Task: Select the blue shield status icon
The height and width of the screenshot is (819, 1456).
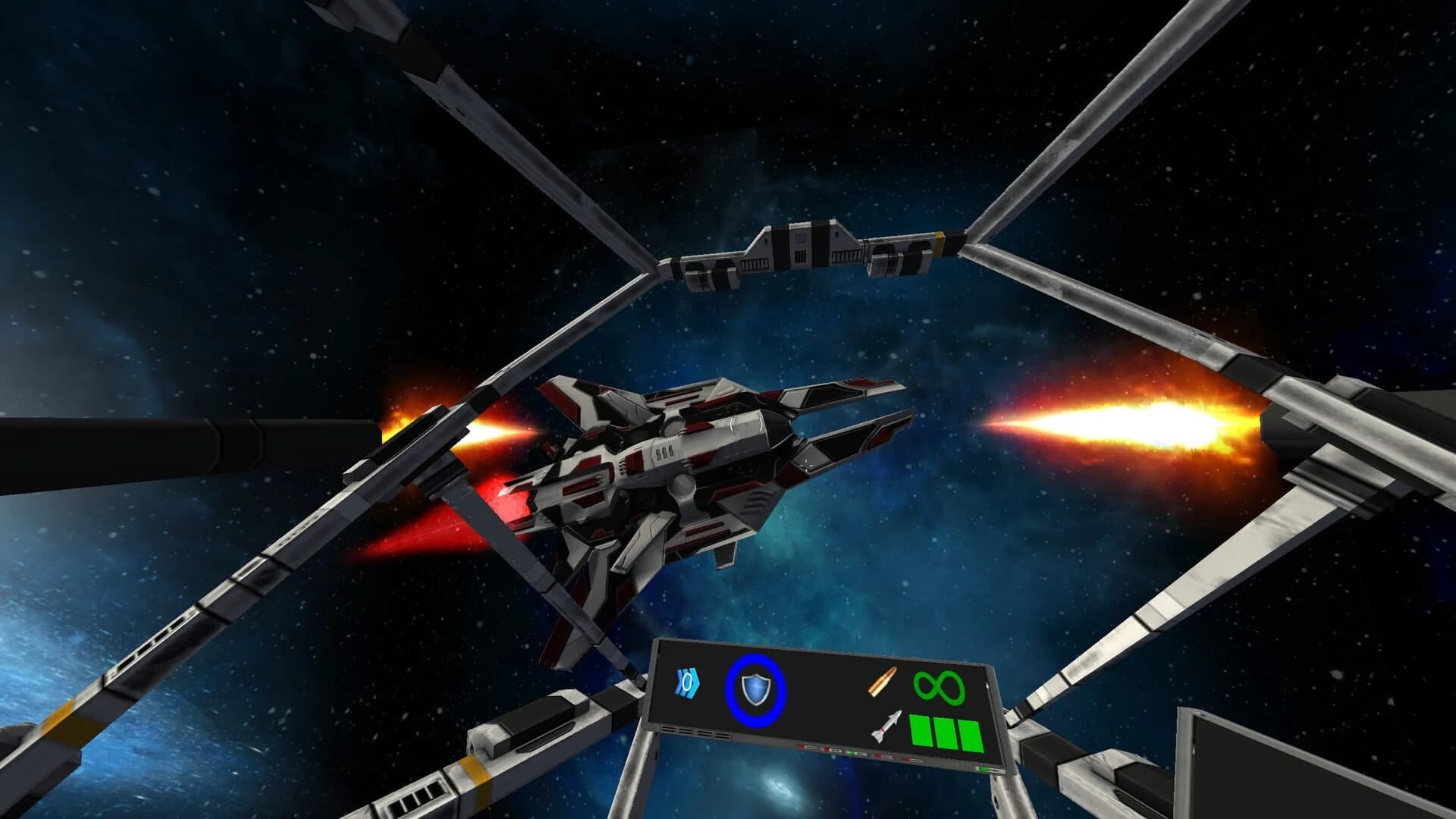Action: point(756,687)
